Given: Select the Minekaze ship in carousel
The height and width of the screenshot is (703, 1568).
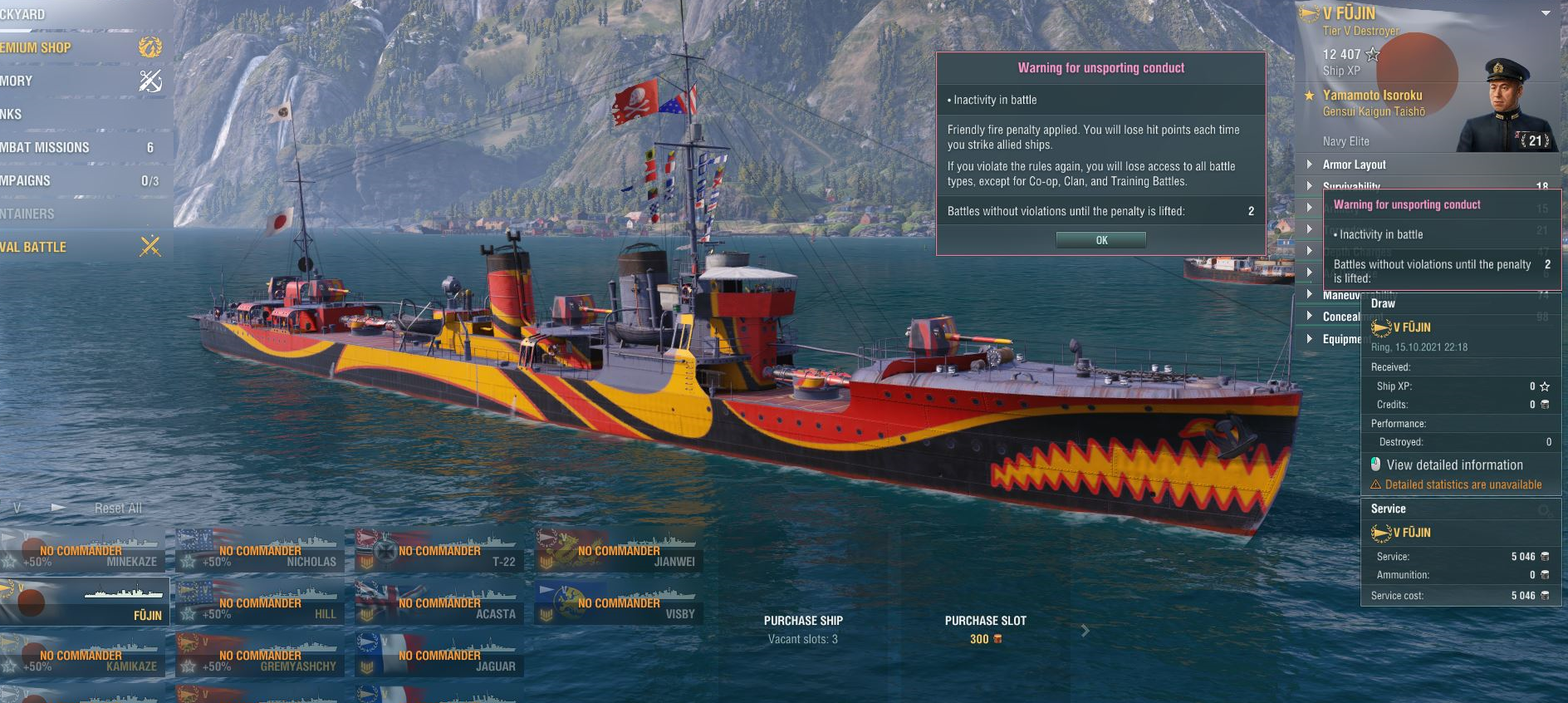Looking at the screenshot, I should pos(83,552).
